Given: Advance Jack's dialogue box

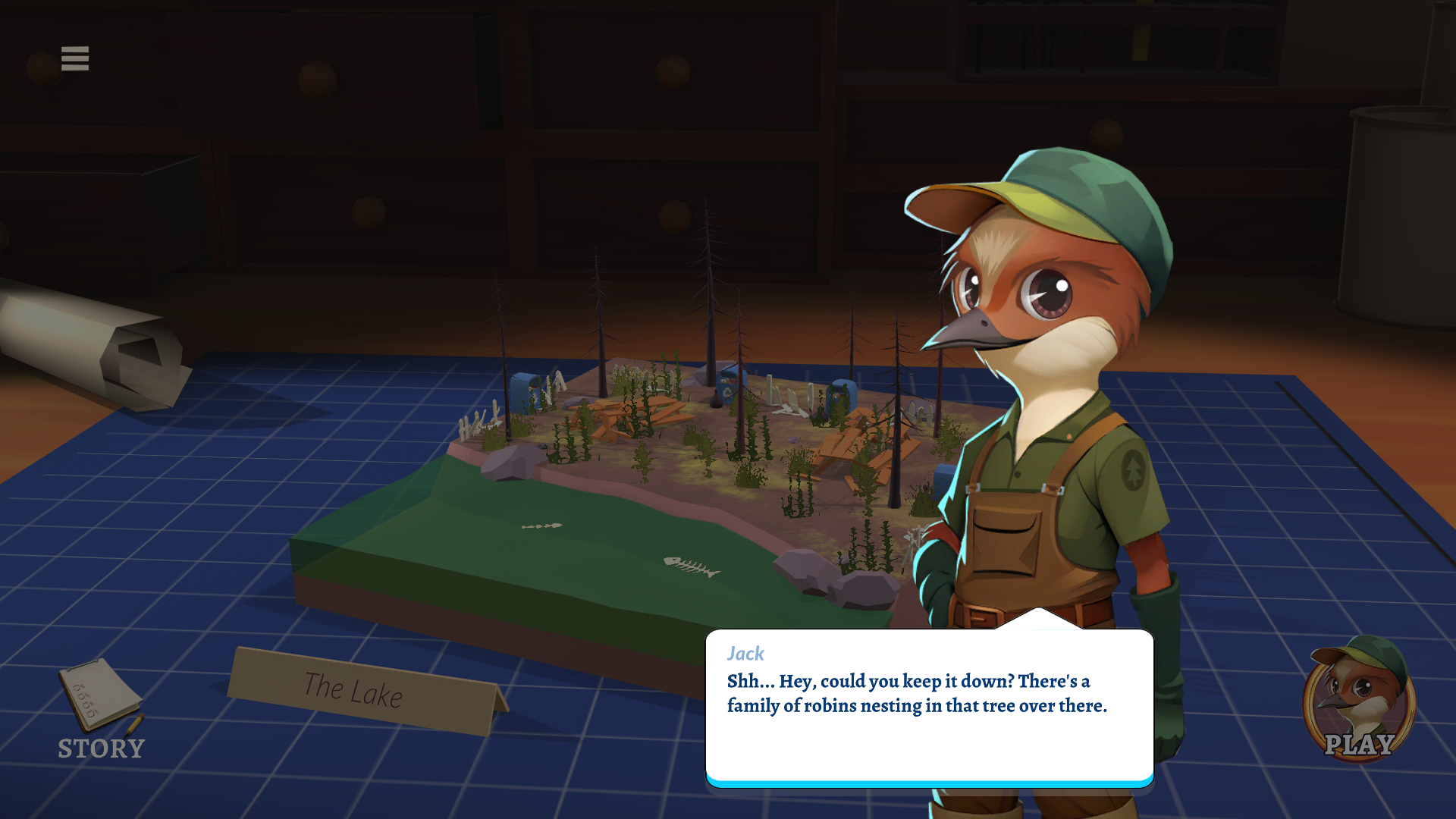Looking at the screenshot, I should (929, 707).
